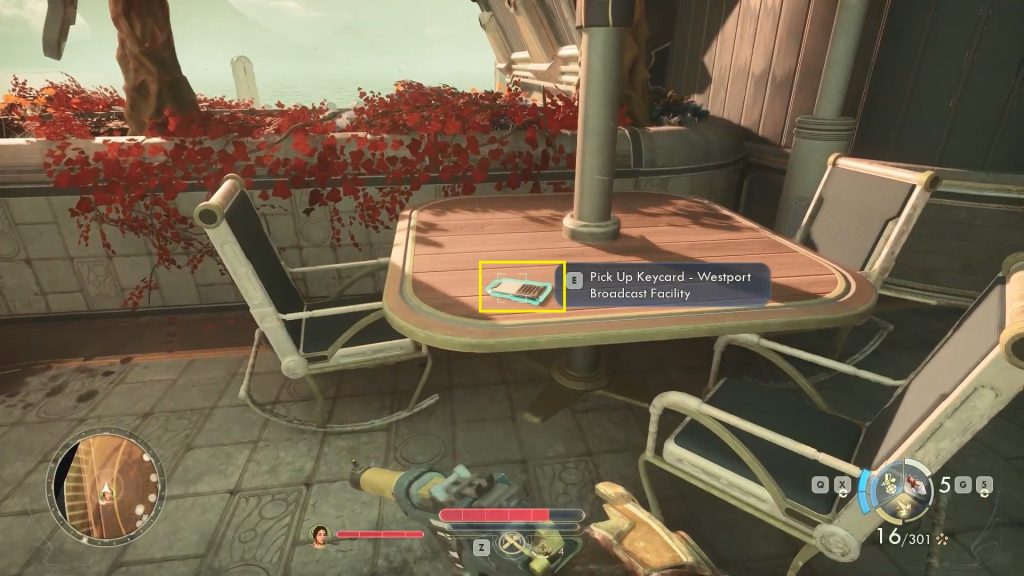Select the companion portrait
The height and width of the screenshot is (576, 1024).
point(321,535)
